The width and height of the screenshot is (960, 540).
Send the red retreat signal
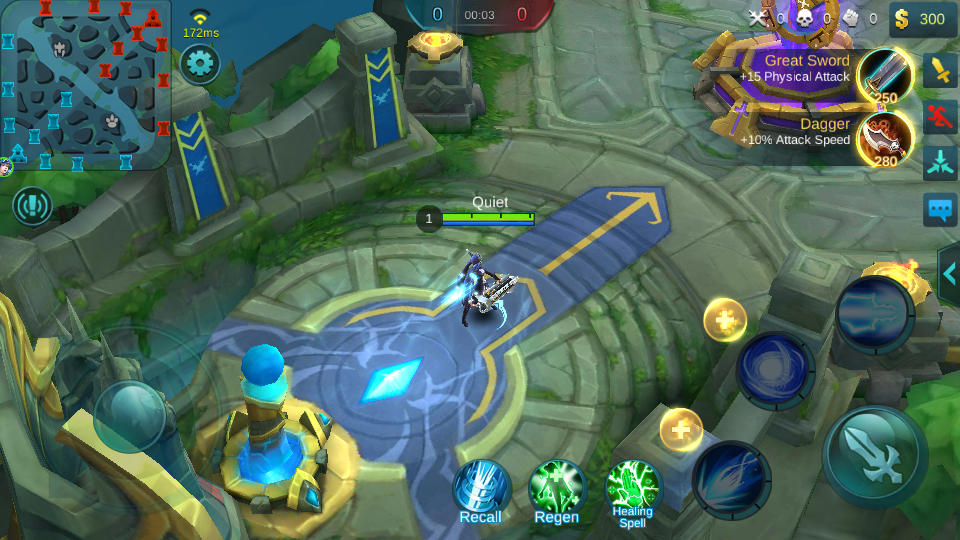click(940, 115)
